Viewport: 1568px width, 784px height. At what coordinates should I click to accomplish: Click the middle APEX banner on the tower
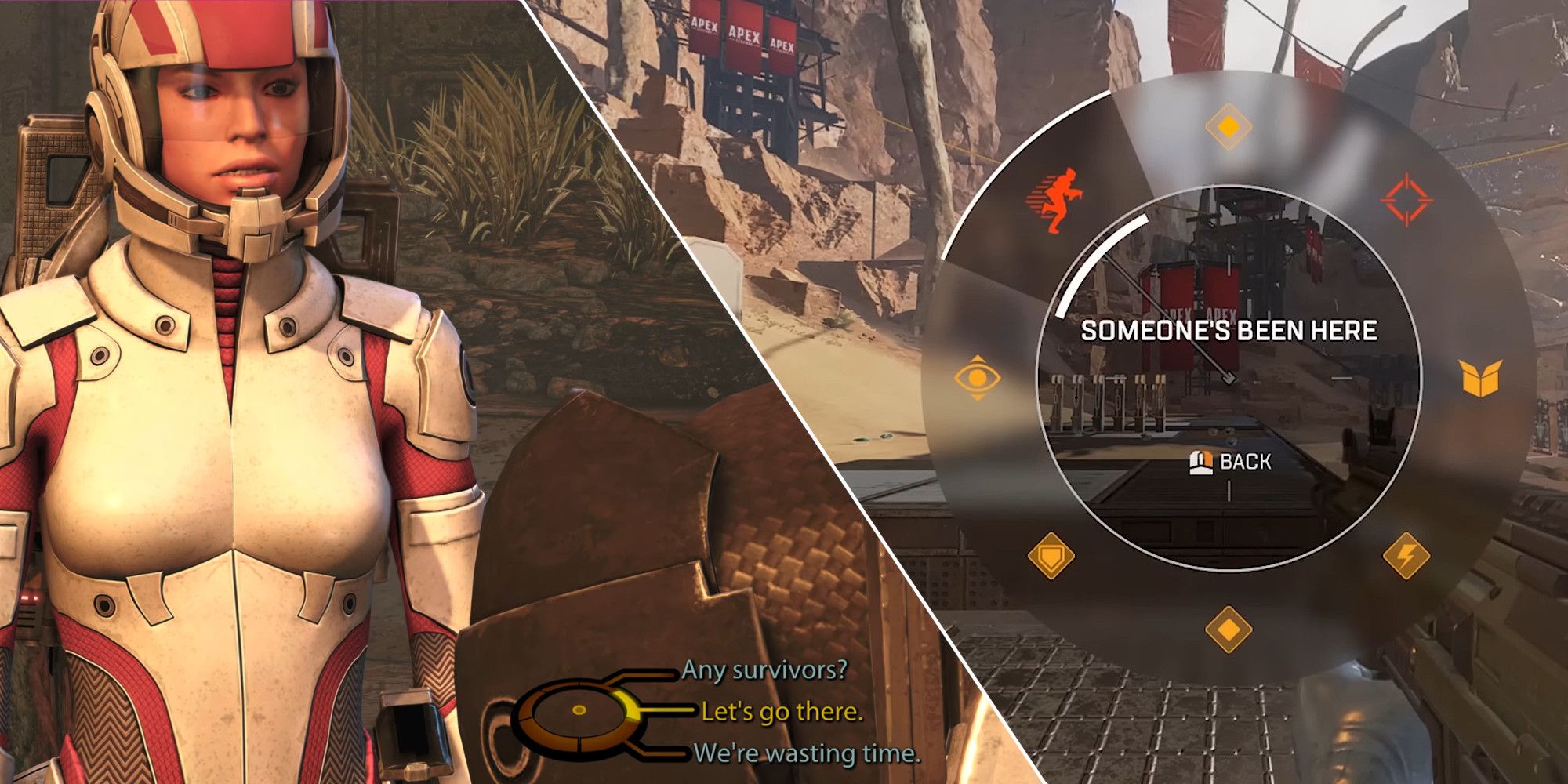742,35
